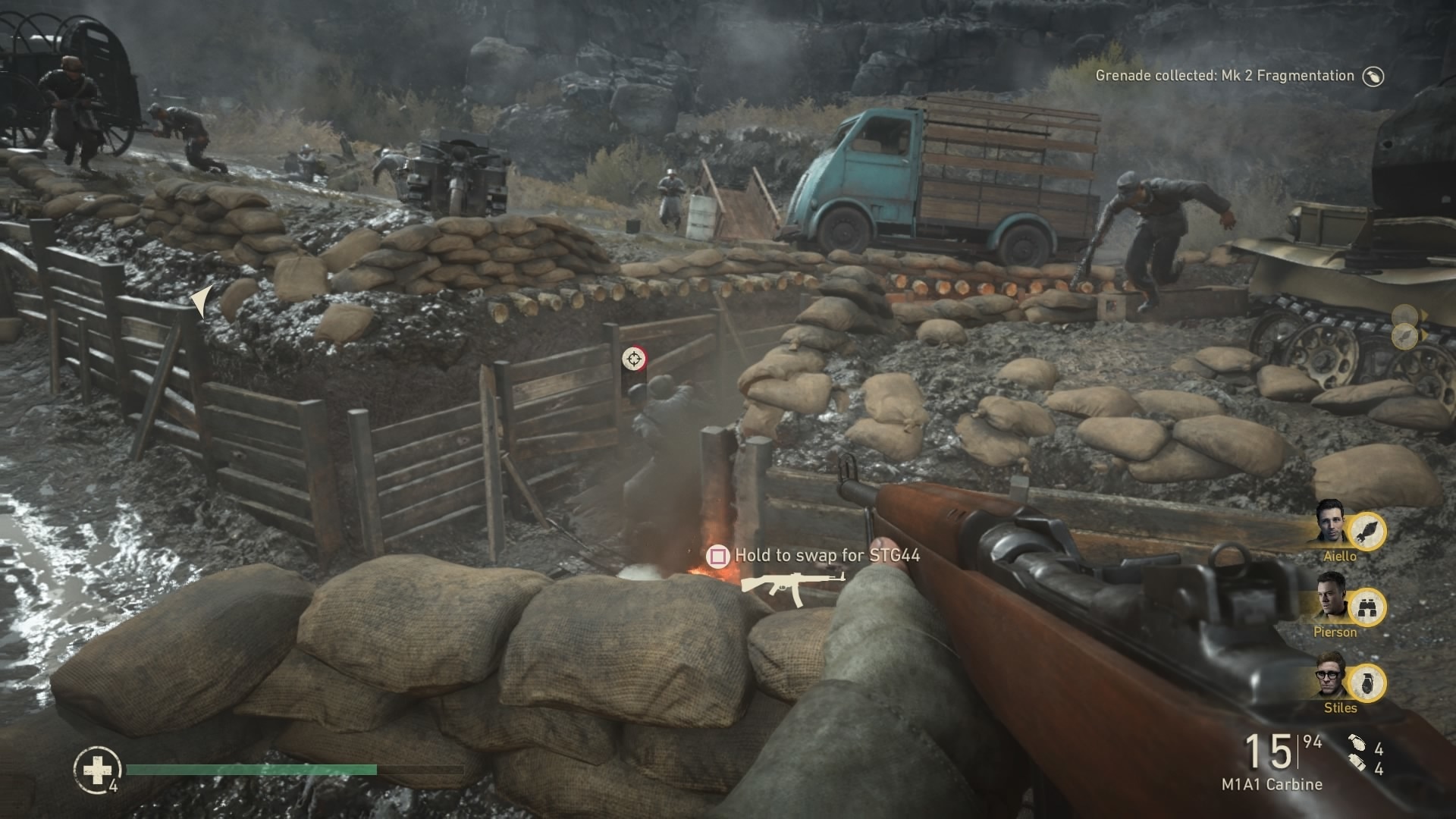
Task: Expand the chevron beside the lower offscreen indicator
Action: point(1425,334)
